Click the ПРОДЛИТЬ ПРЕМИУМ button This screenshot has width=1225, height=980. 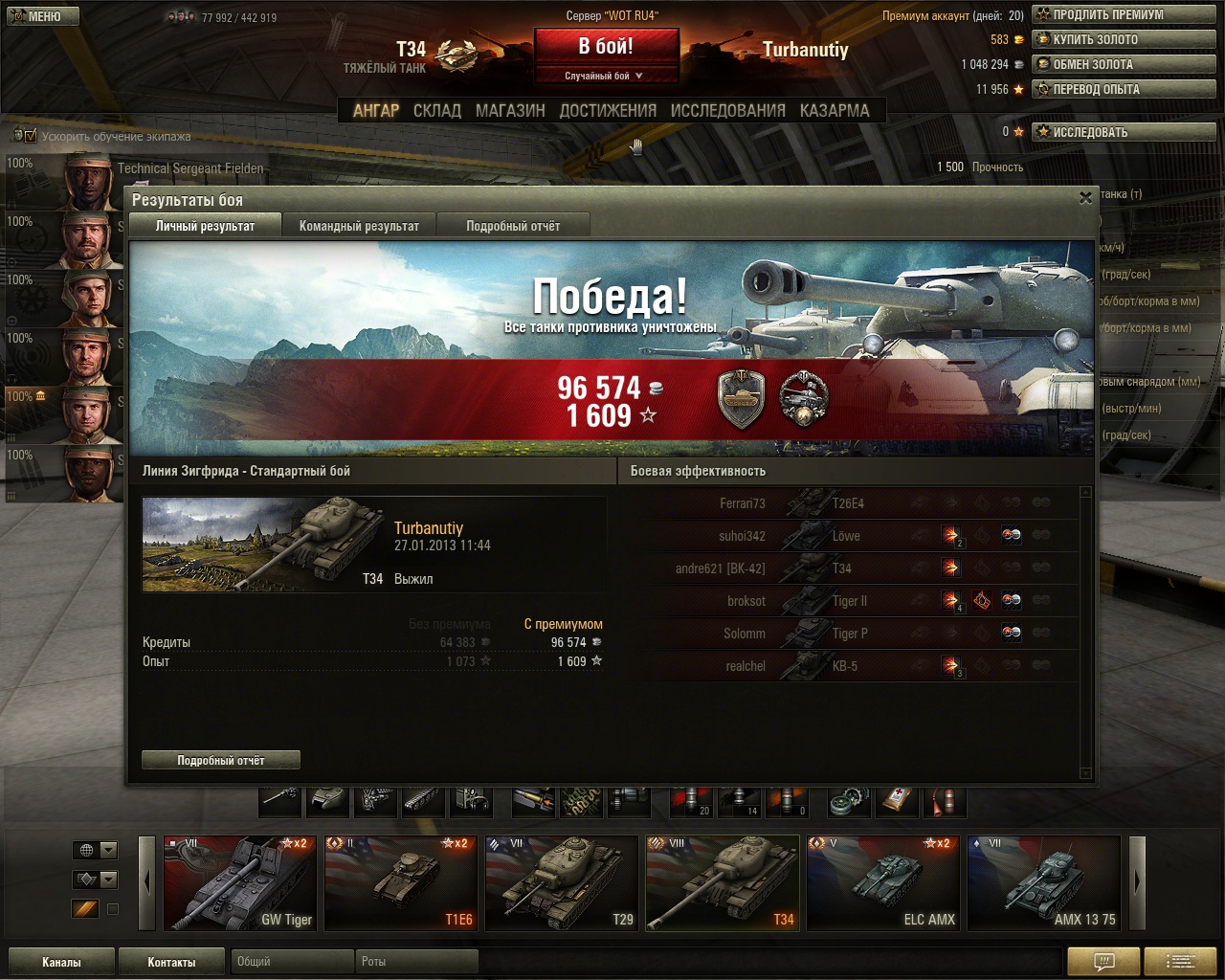[x=1124, y=15]
